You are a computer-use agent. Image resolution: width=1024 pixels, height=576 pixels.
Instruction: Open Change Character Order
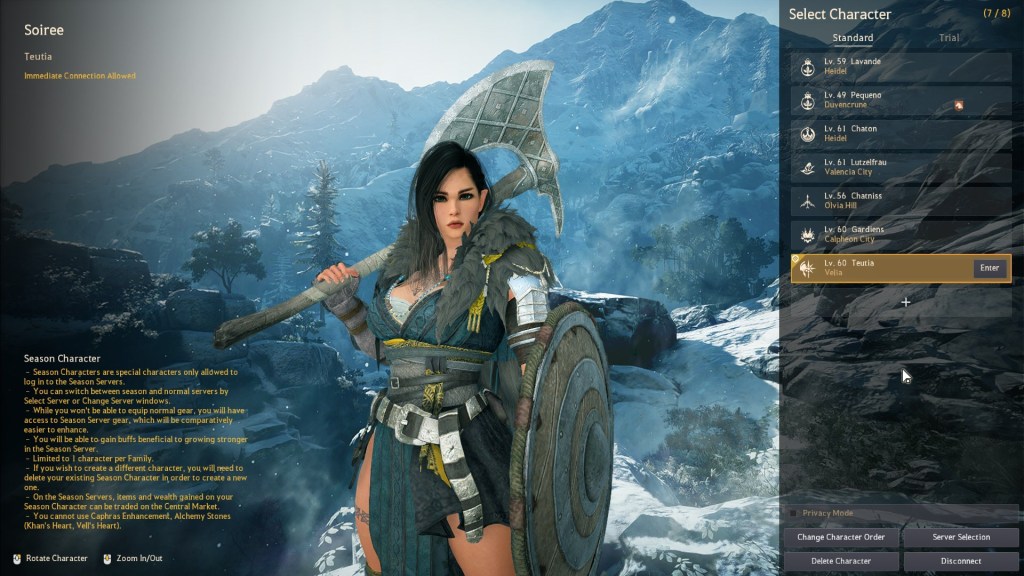click(840, 537)
